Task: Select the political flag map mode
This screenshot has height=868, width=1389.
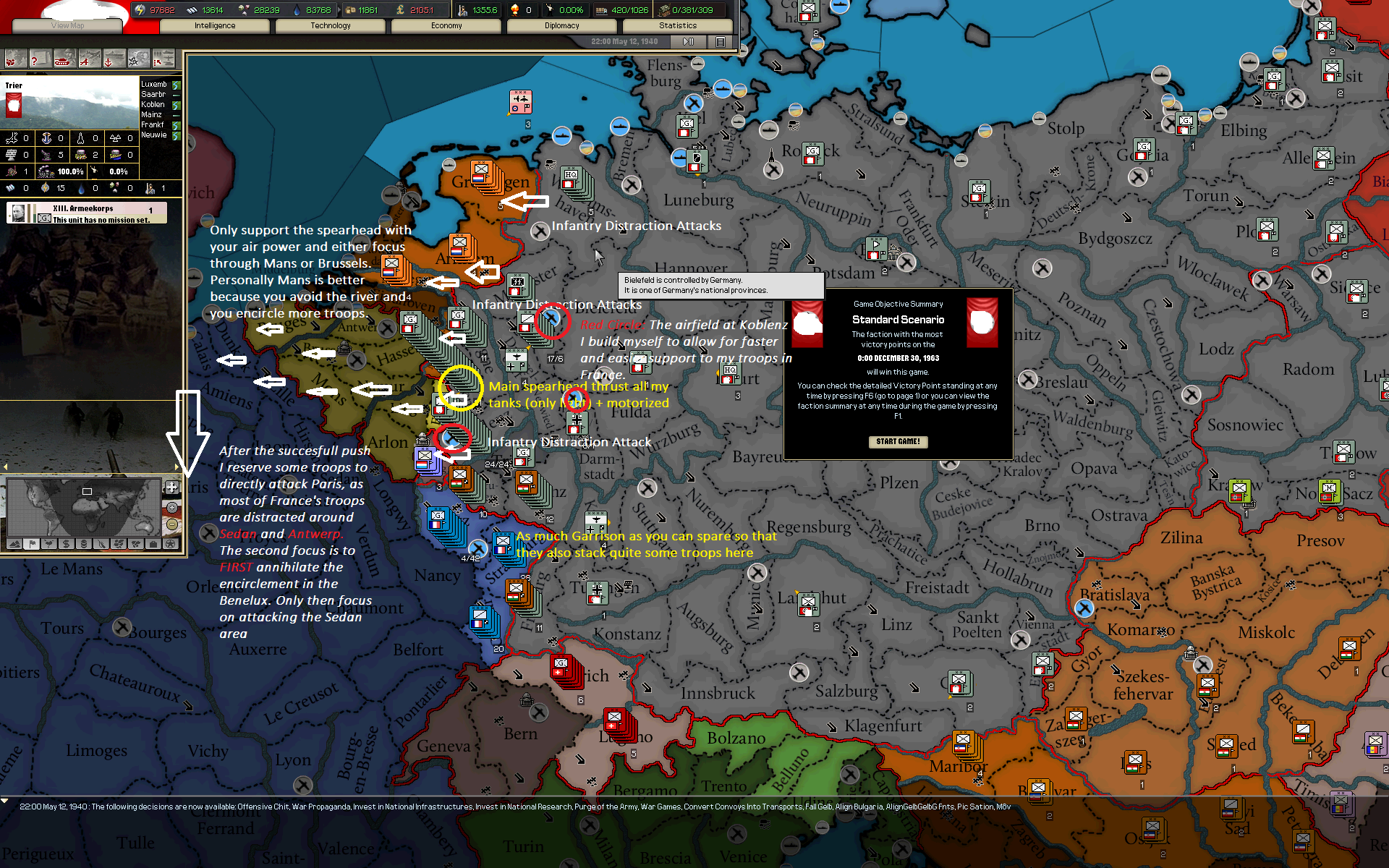Action: coord(31,544)
